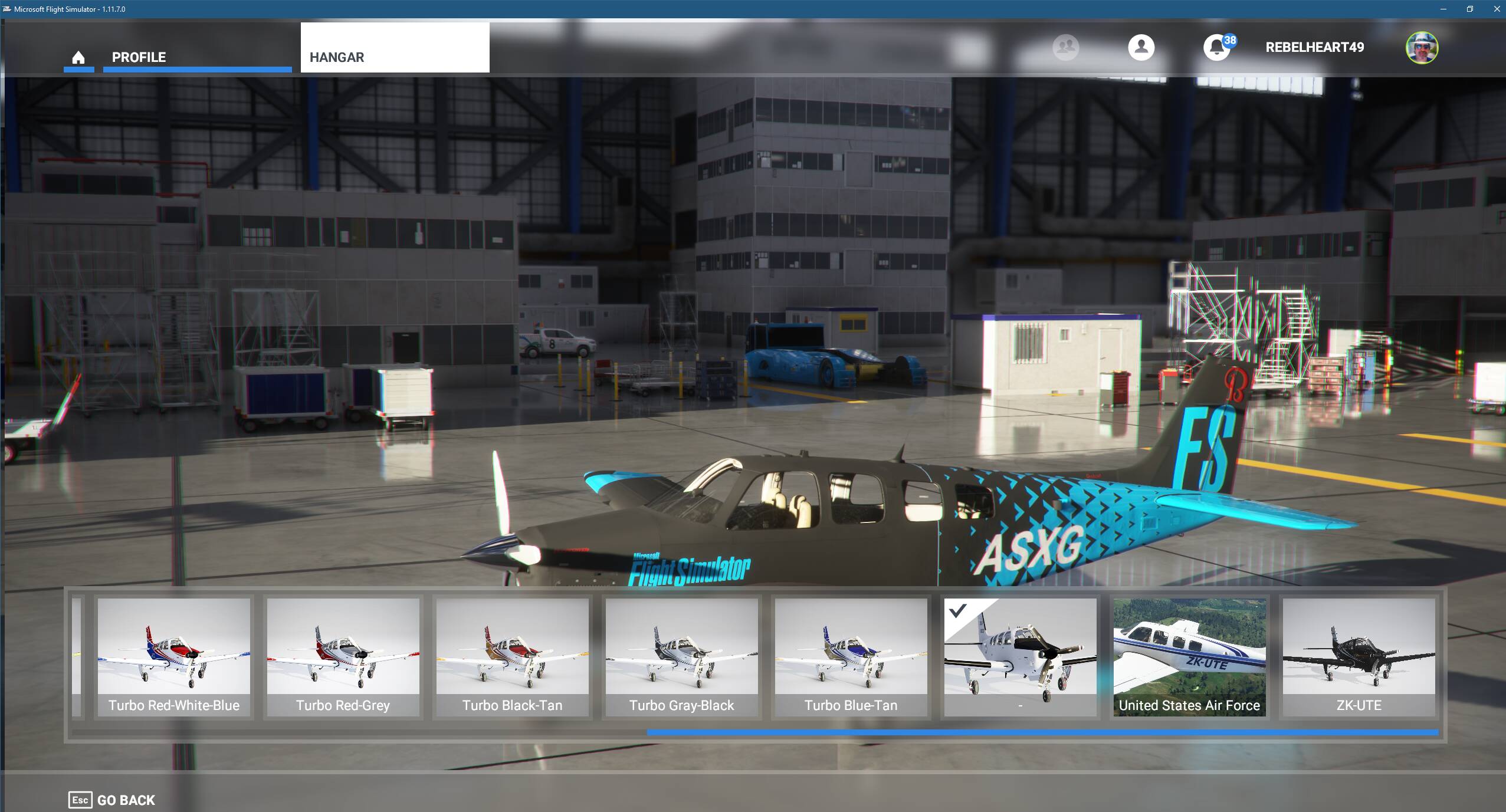Switch to the PROFILE tab
The image size is (1506, 812).
(x=138, y=57)
